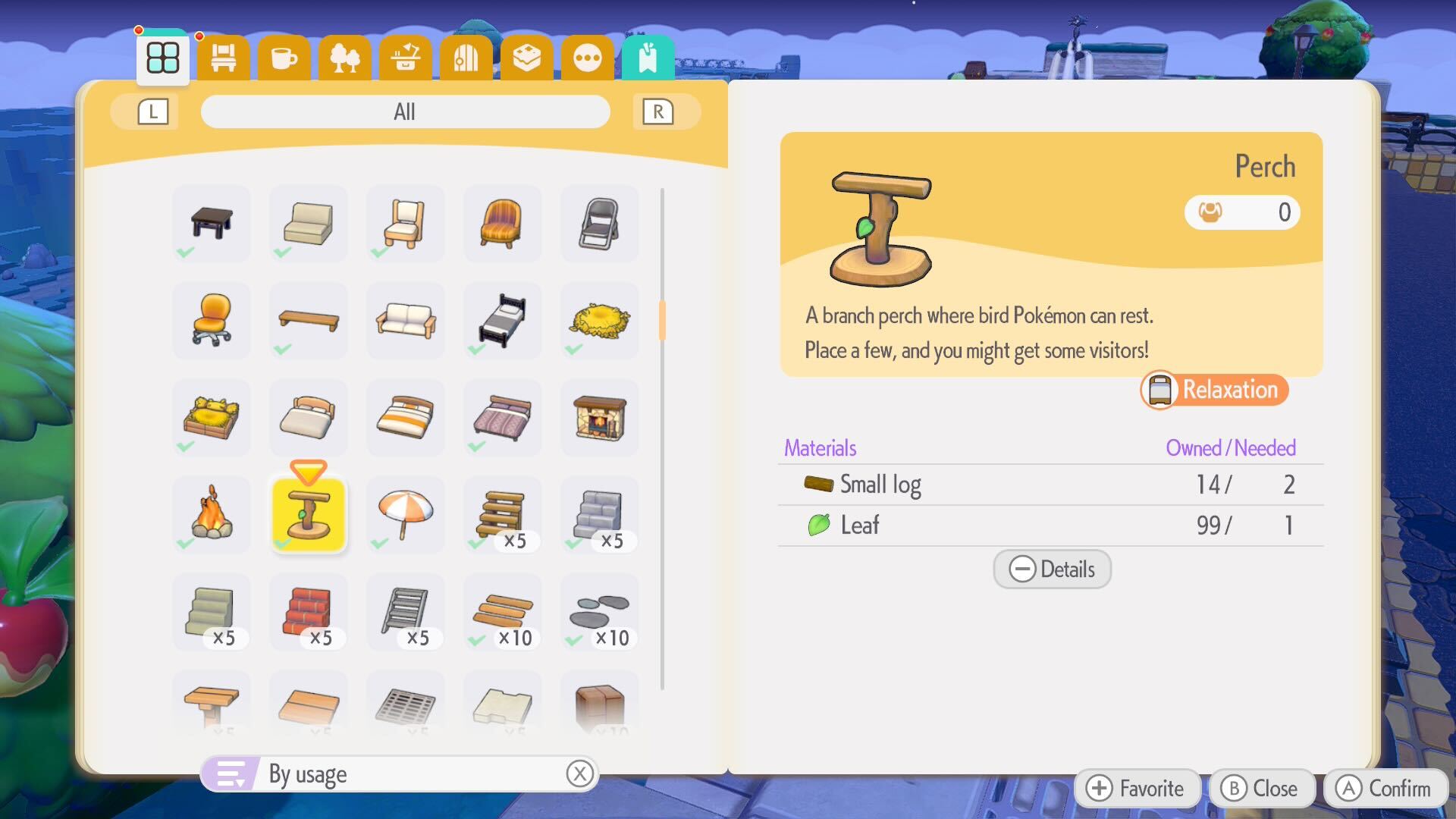Toggle favorite status for the Perch item
Screen dimensions: 1456x819
coord(1137,788)
